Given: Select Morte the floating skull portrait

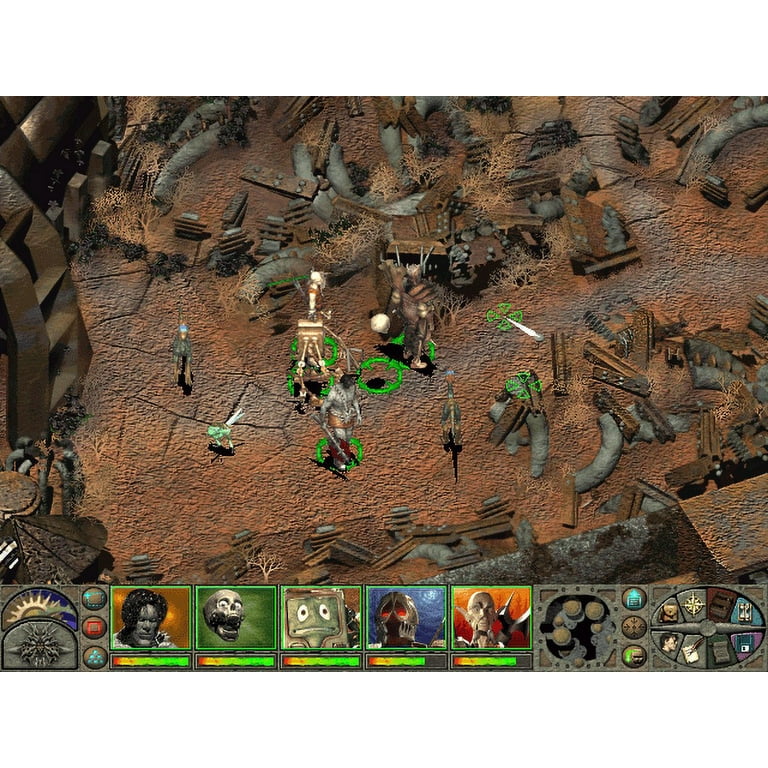Looking at the screenshot, I should [x=236, y=618].
